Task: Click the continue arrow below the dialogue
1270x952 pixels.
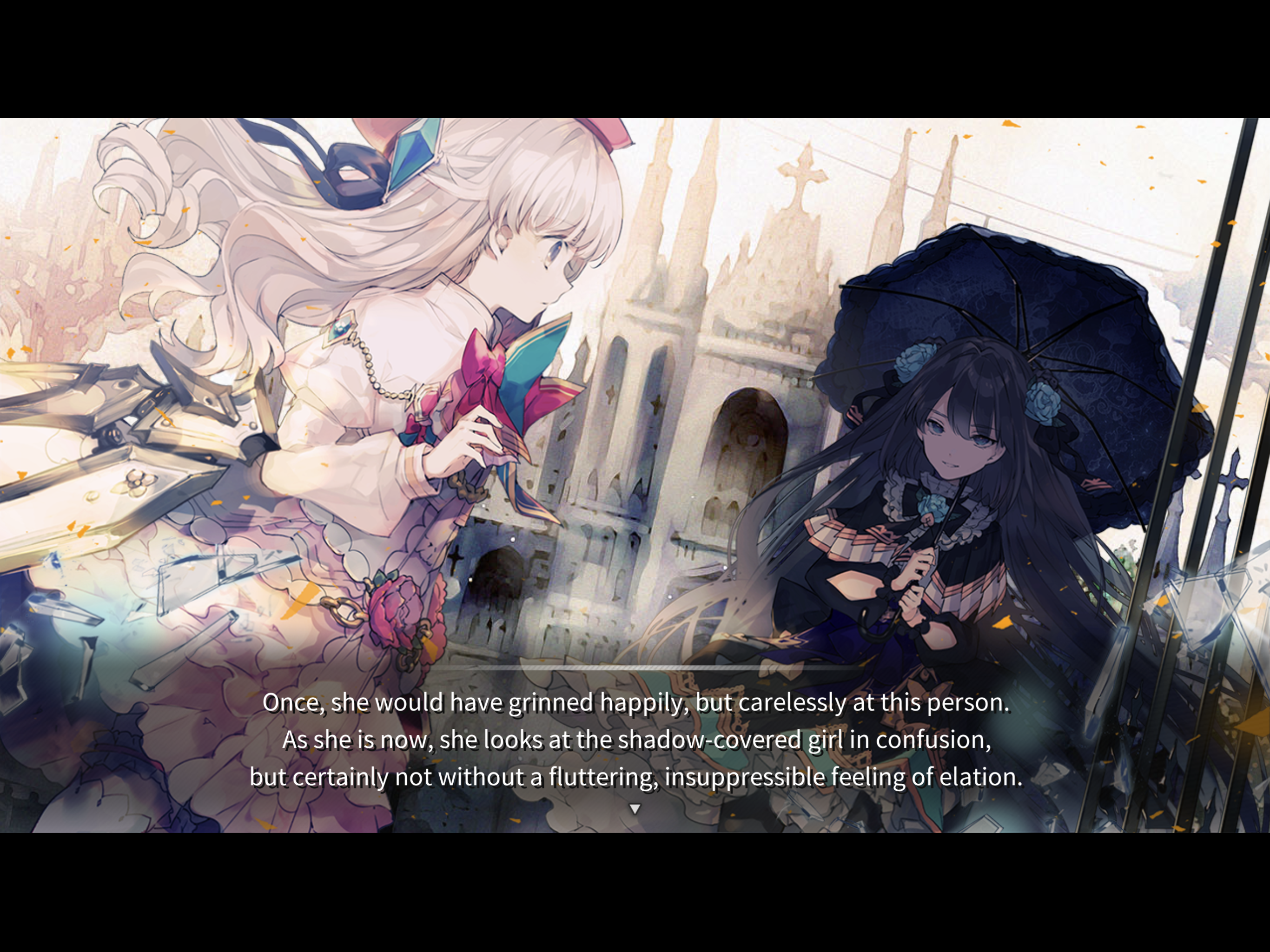Action: [635, 807]
